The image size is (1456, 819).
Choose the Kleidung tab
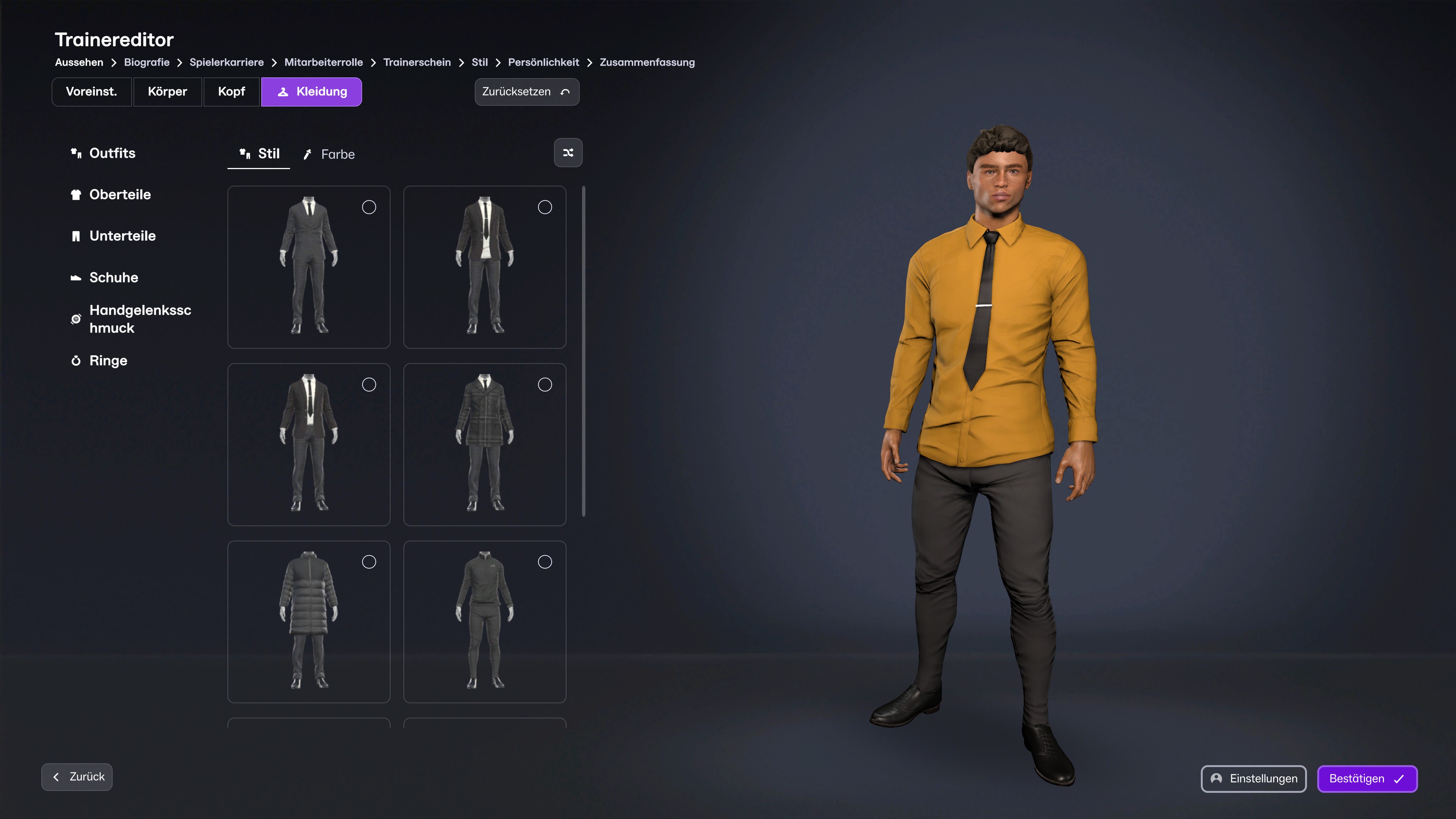click(311, 91)
